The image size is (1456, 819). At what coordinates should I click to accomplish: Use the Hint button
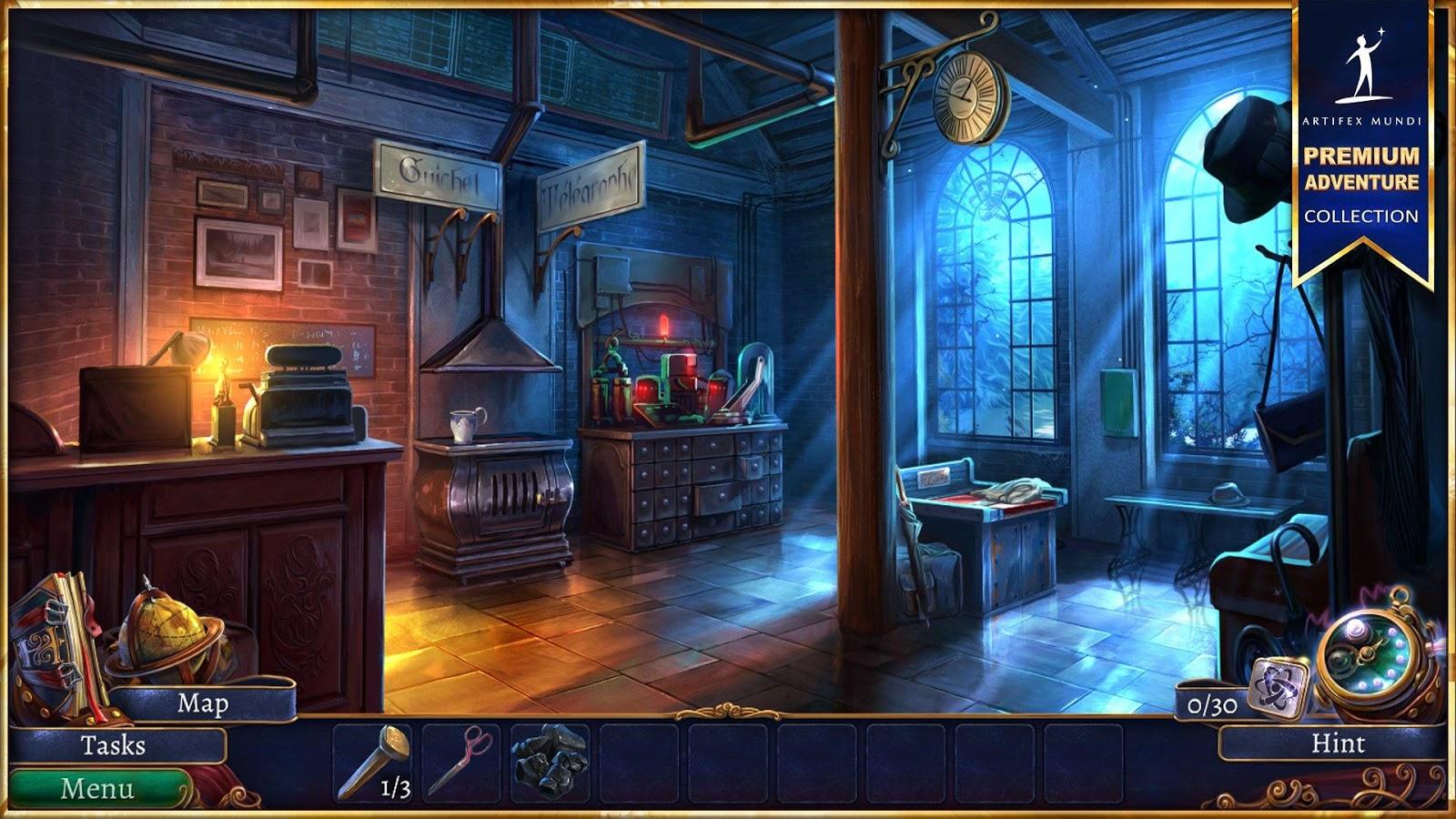click(x=1337, y=743)
